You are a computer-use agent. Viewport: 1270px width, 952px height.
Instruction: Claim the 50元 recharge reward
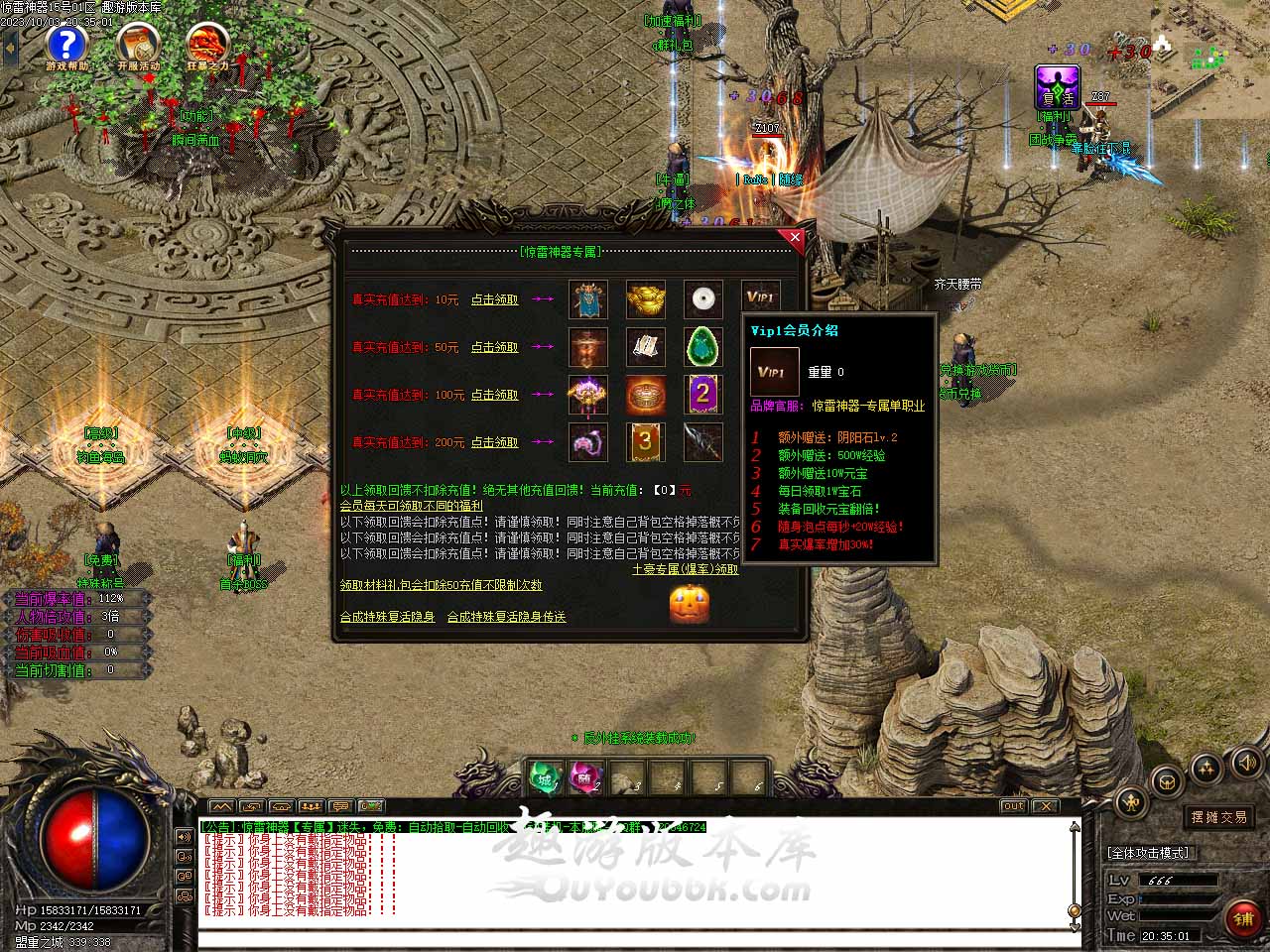coord(494,347)
